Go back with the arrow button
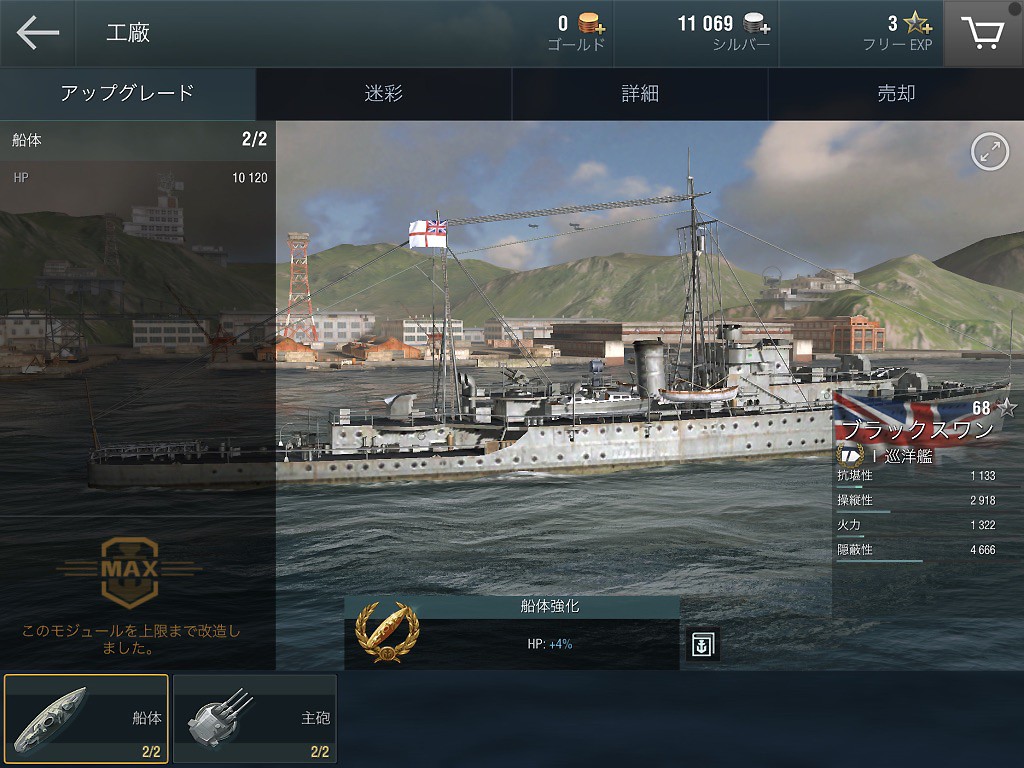 click(x=38, y=33)
